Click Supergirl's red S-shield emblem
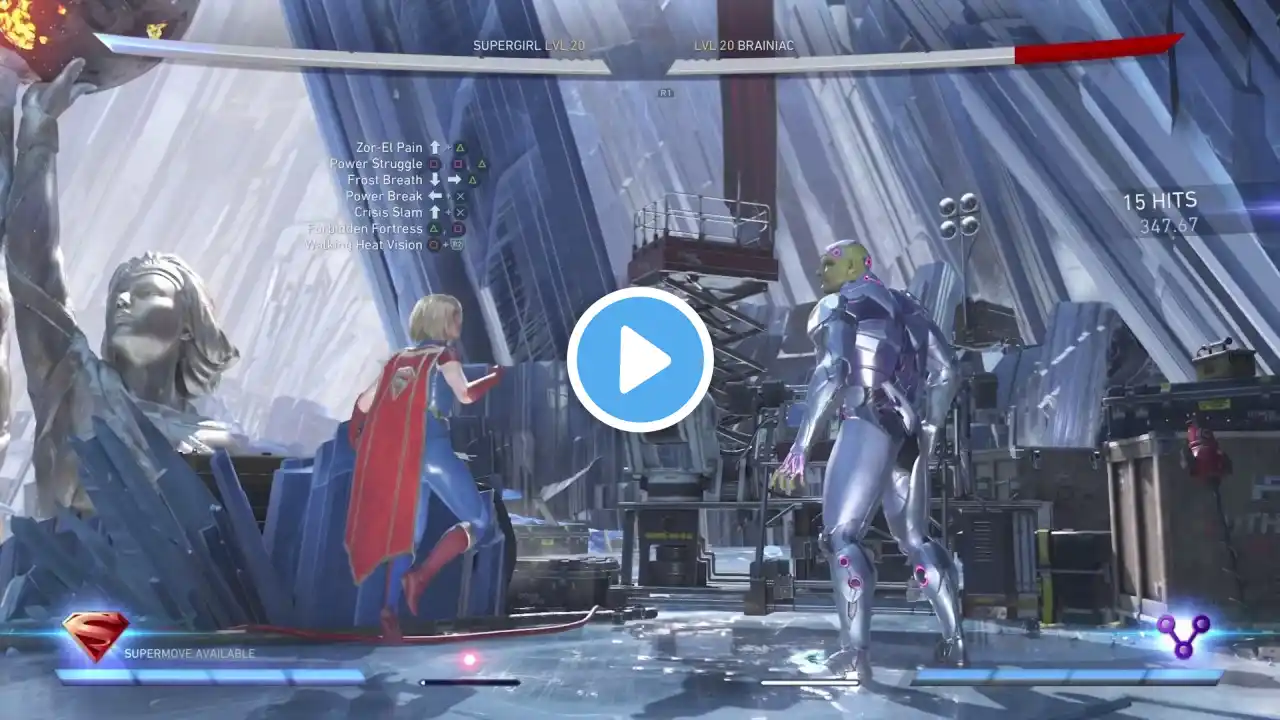 coord(95,634)
